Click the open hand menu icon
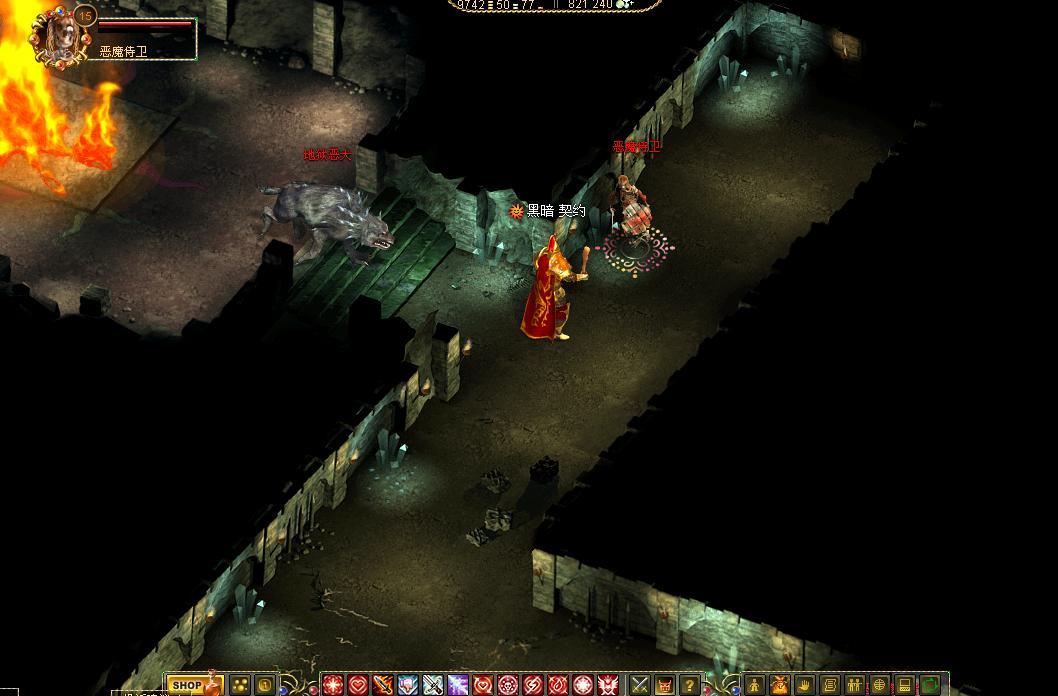The width and height of the screenshot is (1058, 696). coord(805,685)
